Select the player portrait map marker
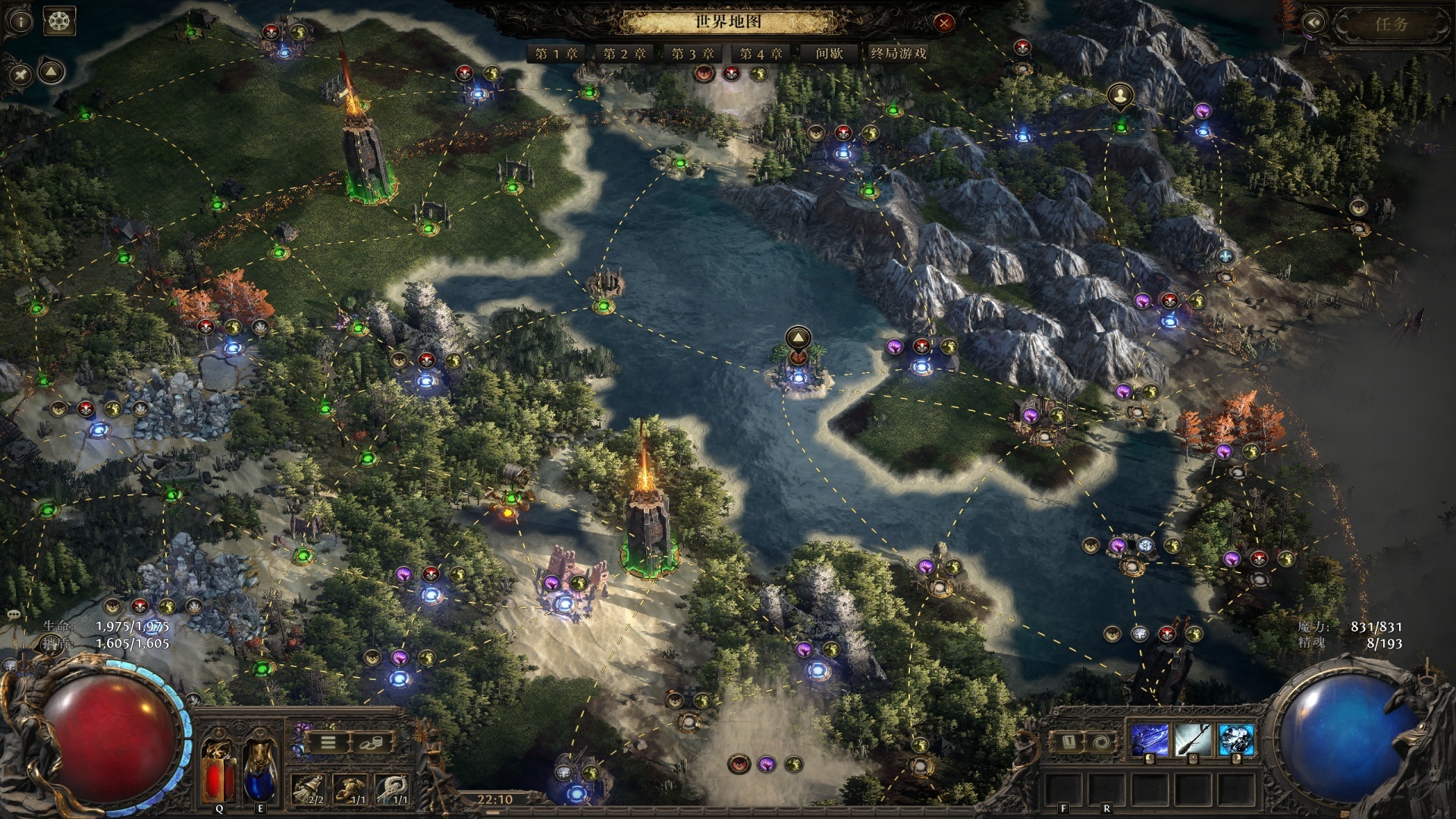 coord(1120,96)
